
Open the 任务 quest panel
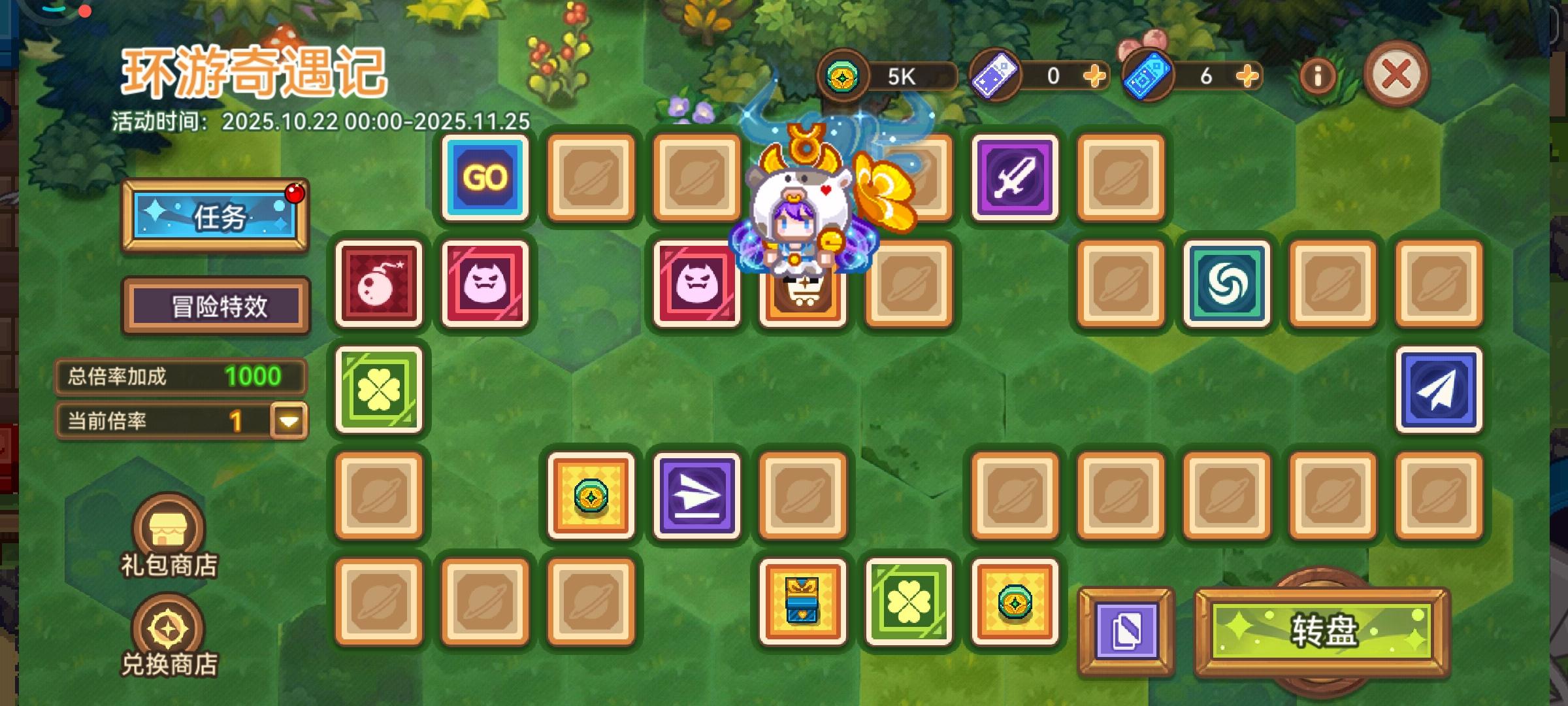[216, 218]
